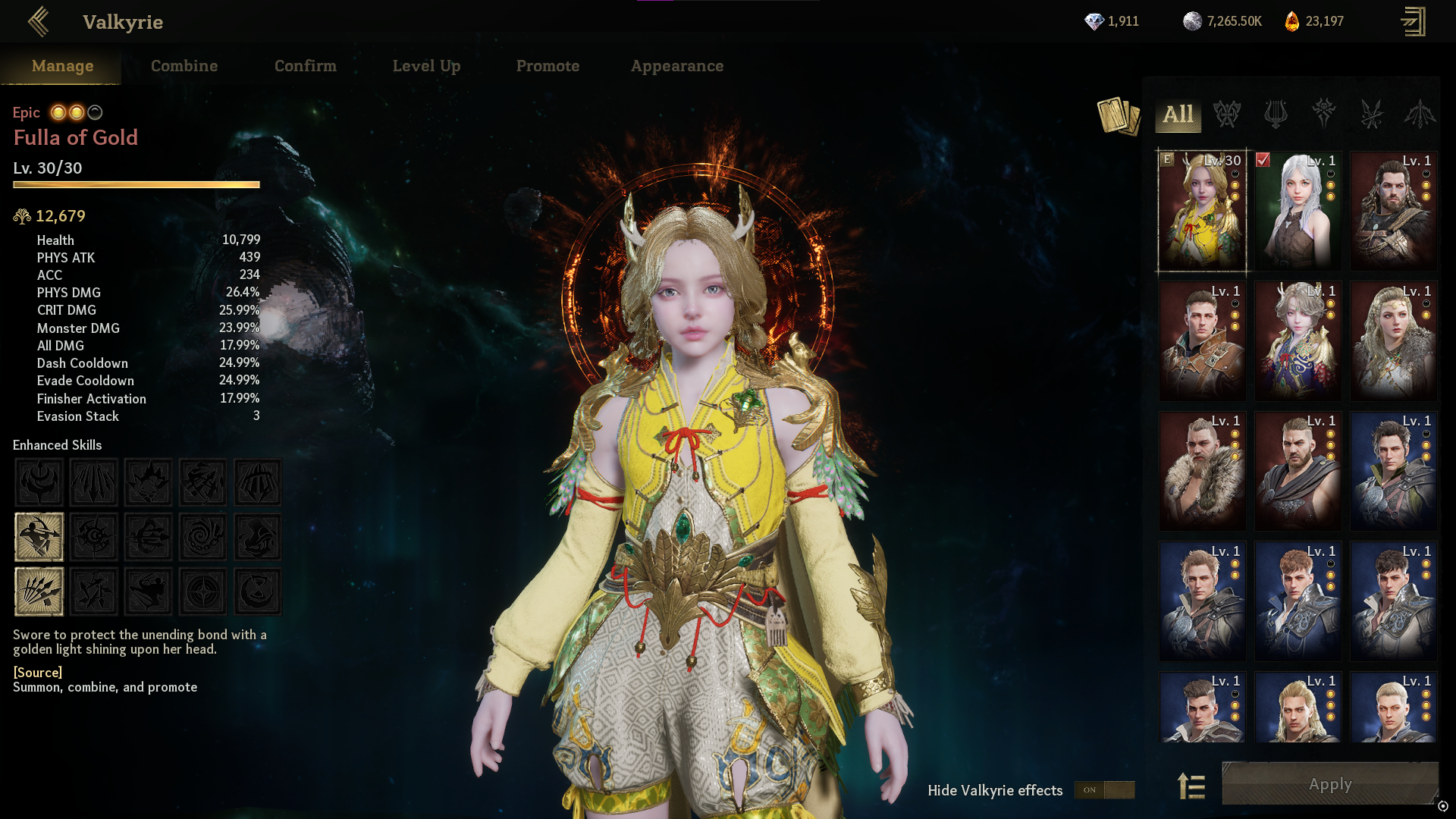
Task: Open the Appearance tab
Action: (677, 66)
